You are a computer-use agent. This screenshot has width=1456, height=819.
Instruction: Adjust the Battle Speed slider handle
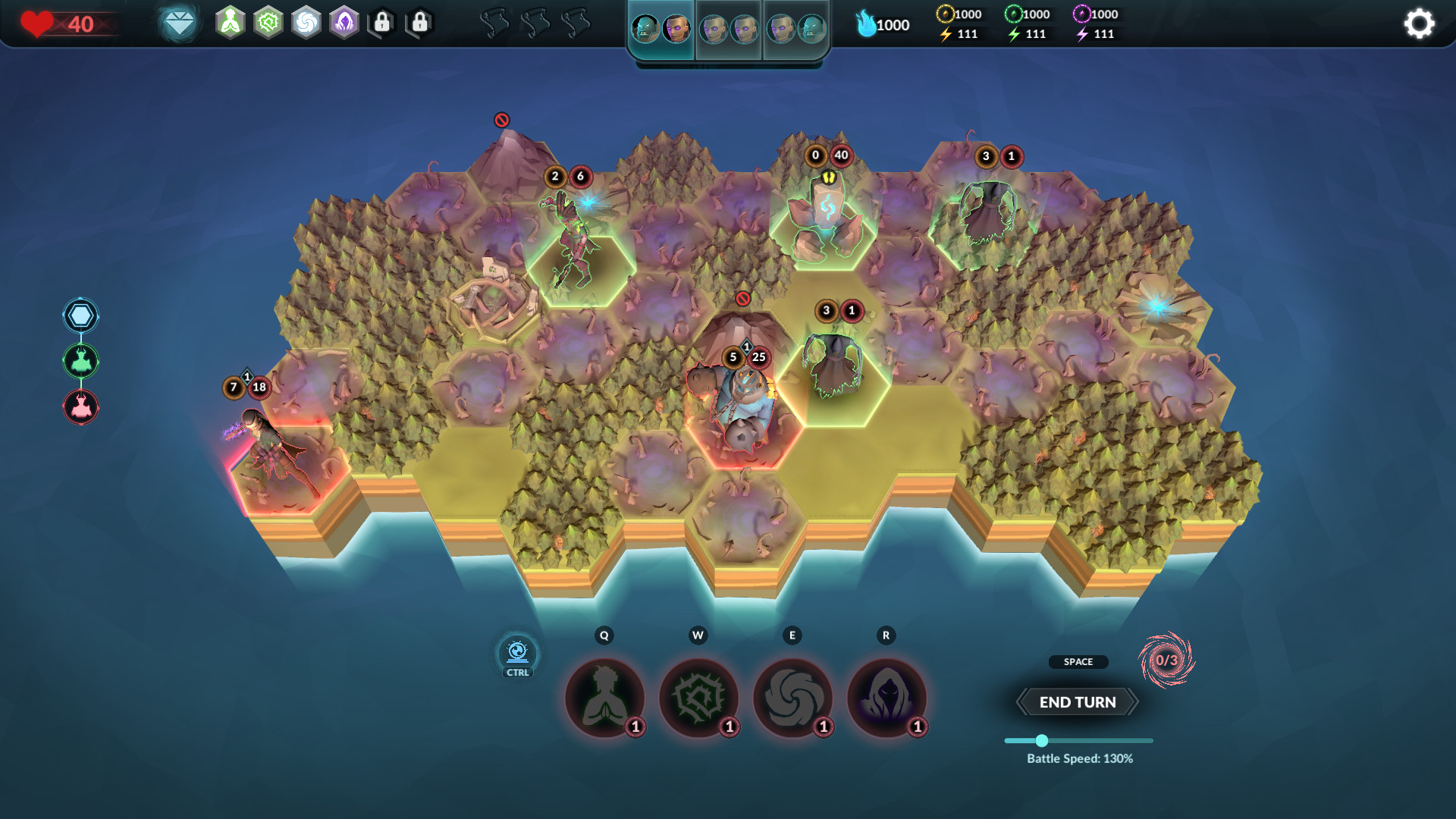pos(1042,741)
